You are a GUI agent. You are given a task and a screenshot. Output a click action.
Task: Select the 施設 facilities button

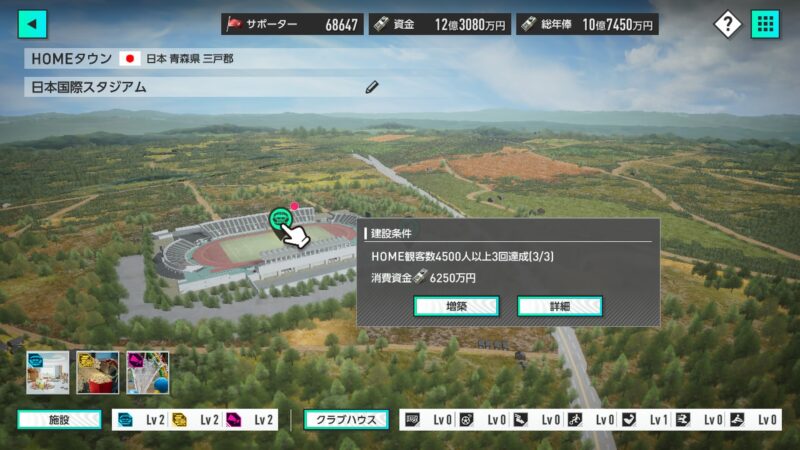[59, 420]
